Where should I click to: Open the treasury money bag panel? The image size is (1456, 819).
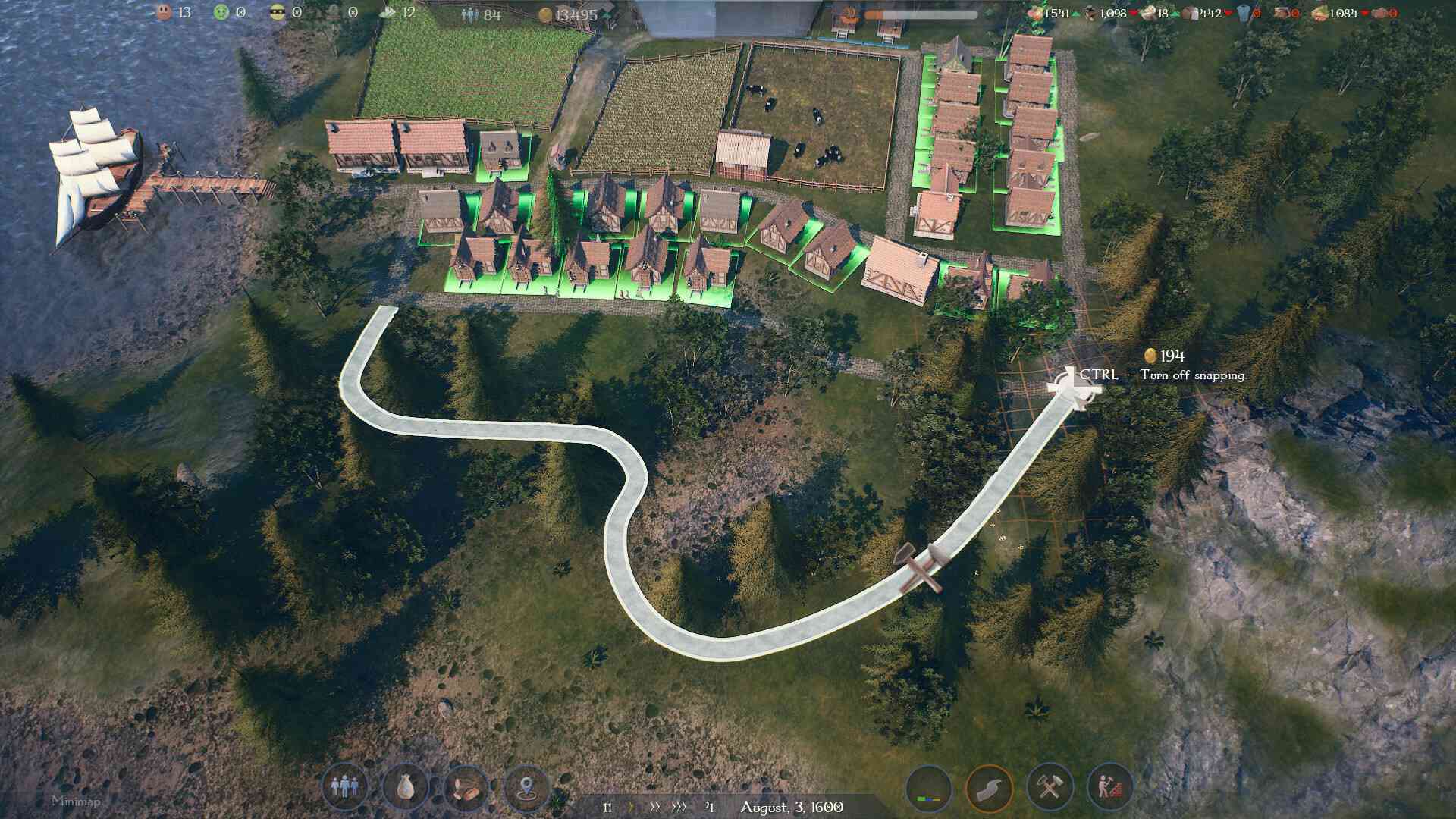click(x=406, y=789)
